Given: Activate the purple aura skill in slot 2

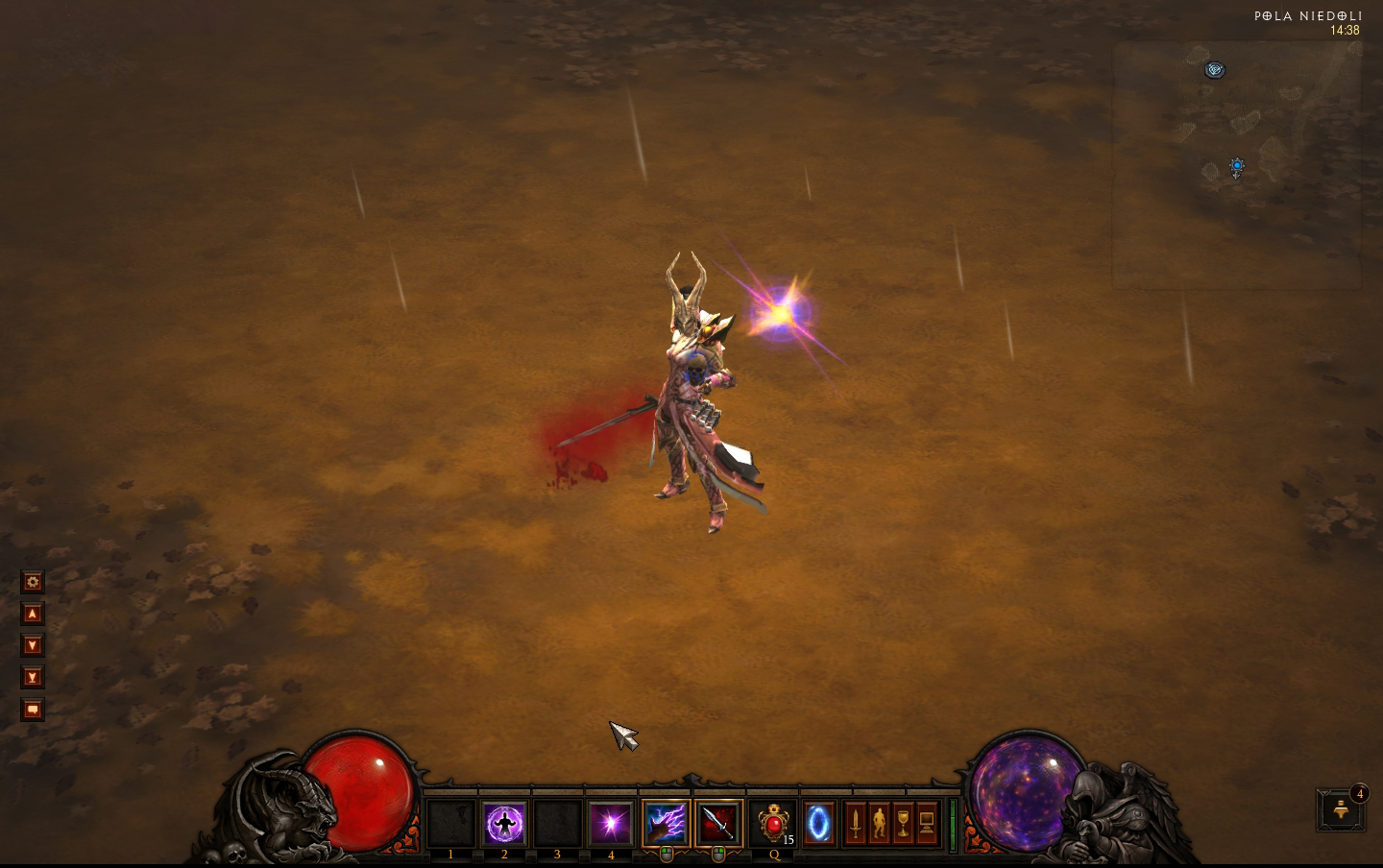Looking at the screenshot, I should click(x=504, y=824).
